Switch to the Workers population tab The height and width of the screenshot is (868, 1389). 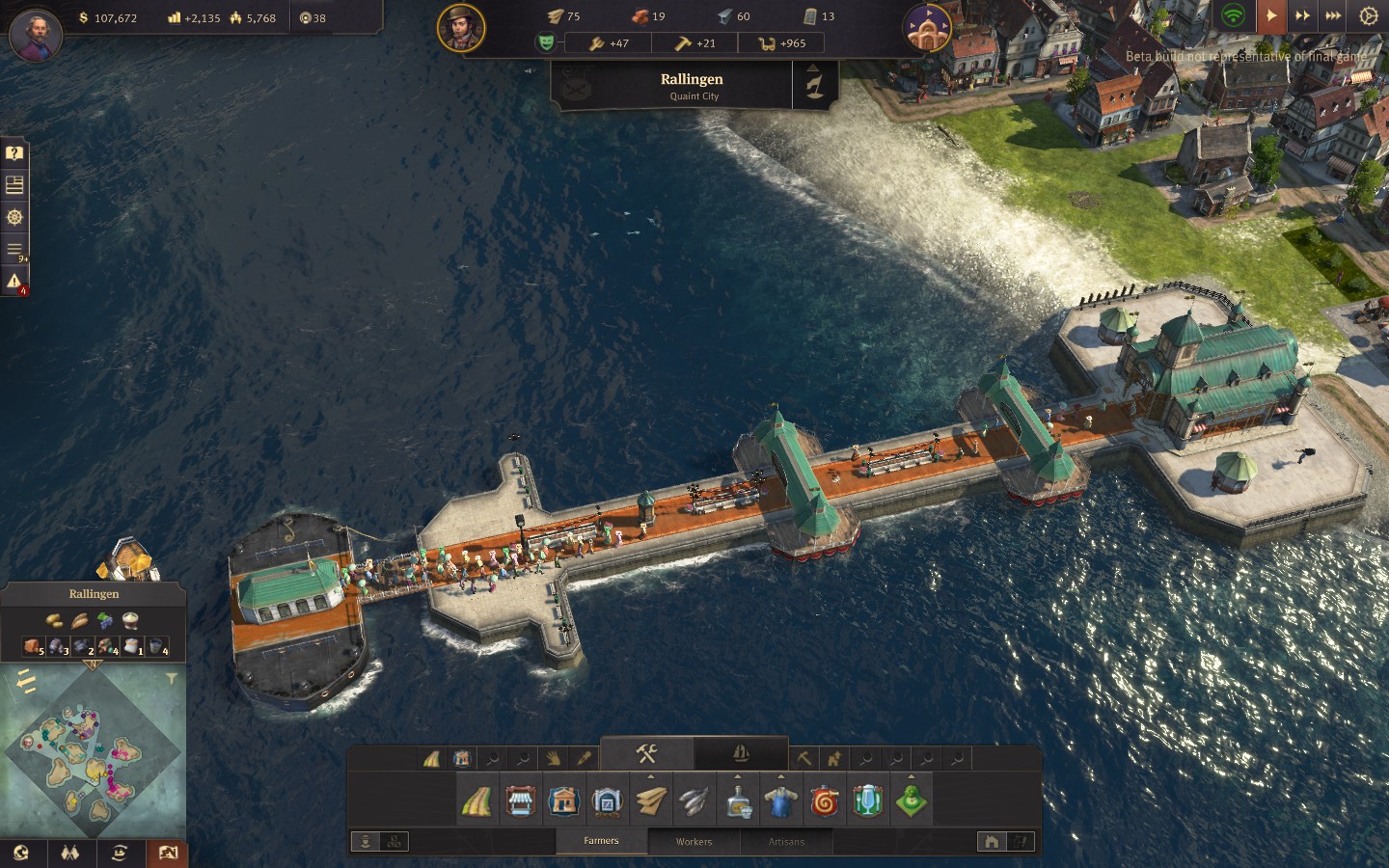point(694,841)
